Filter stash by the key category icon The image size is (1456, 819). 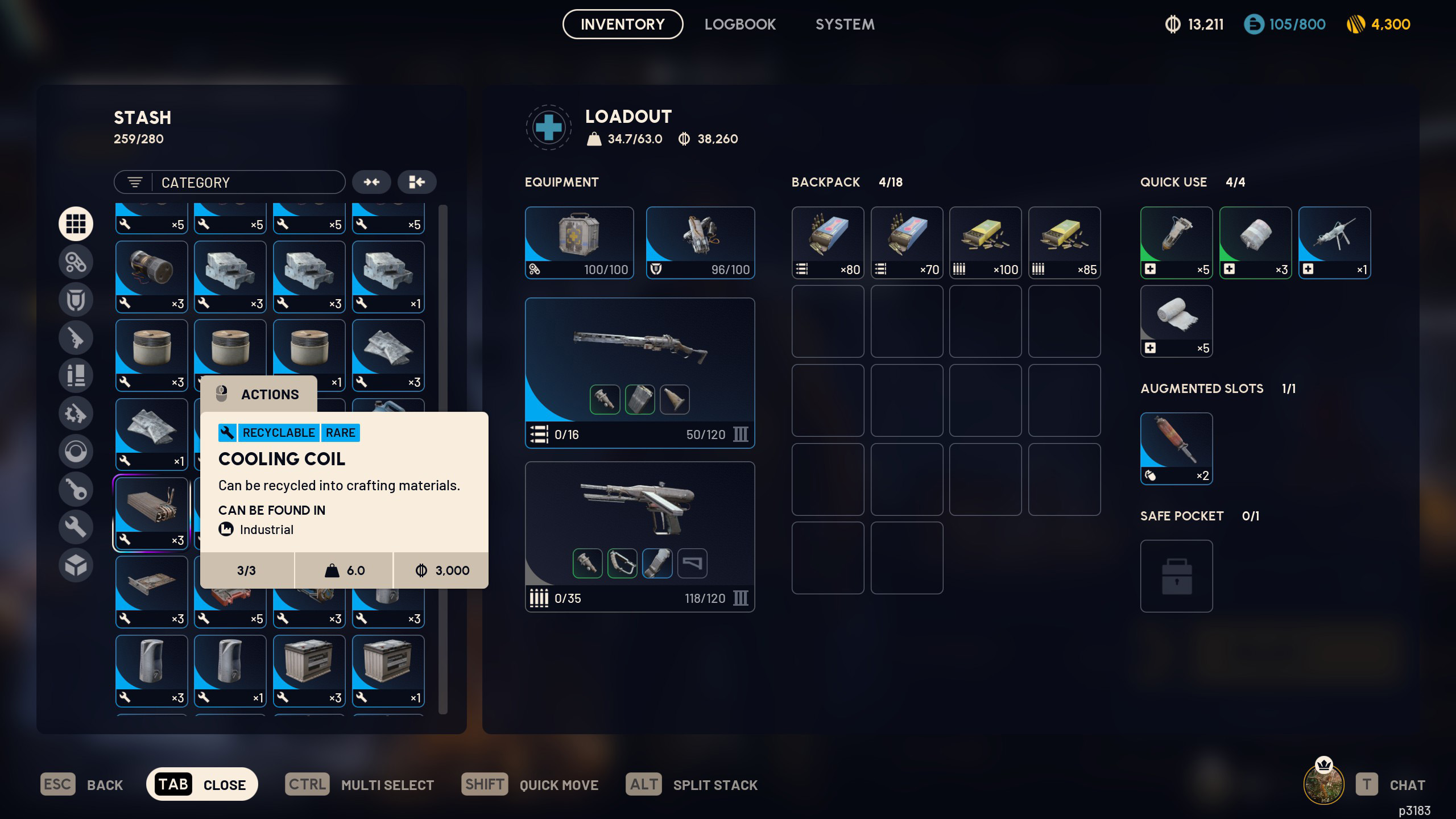(x=76, y=489)
